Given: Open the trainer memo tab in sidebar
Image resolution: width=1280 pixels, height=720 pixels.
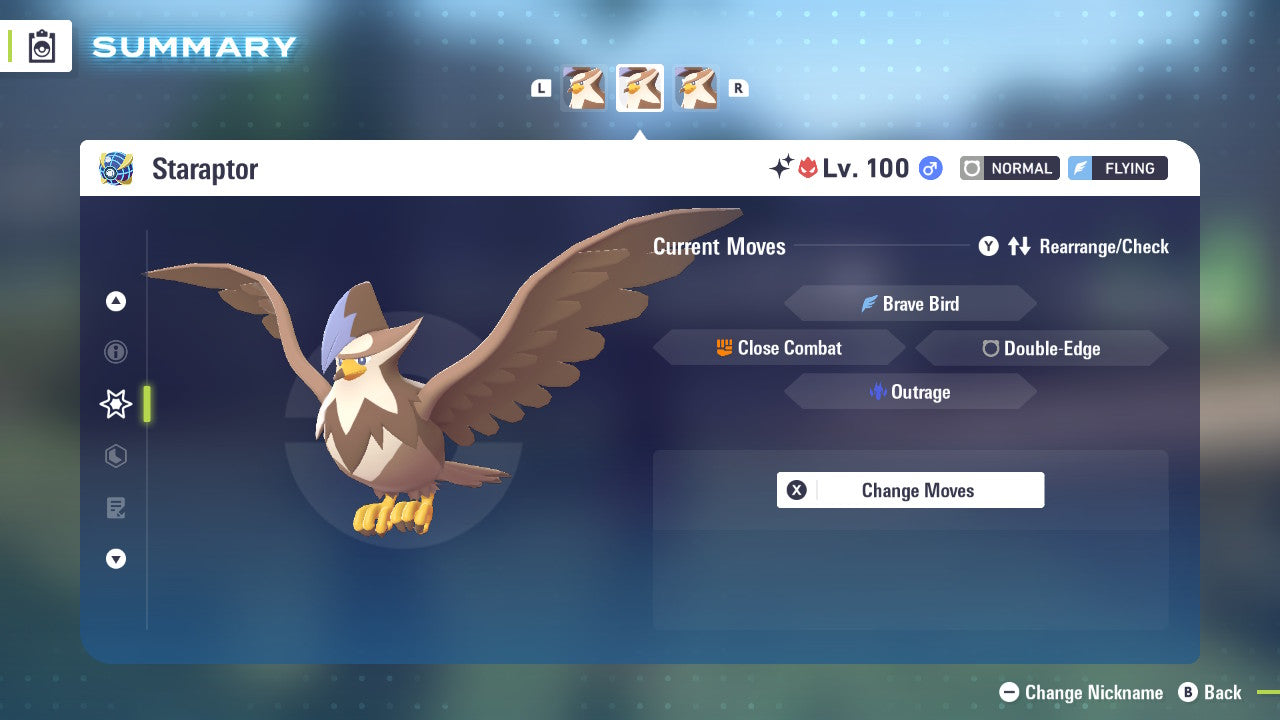Looking at the screenshot, I should [x=115, y=508].
